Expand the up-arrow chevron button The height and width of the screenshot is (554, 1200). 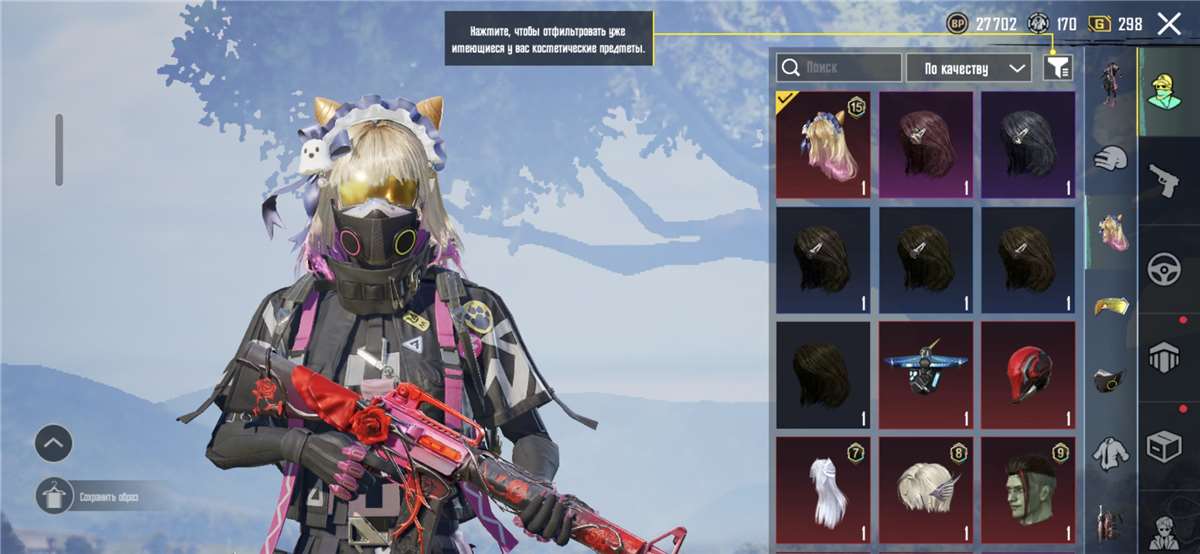(x=54, y=441)
